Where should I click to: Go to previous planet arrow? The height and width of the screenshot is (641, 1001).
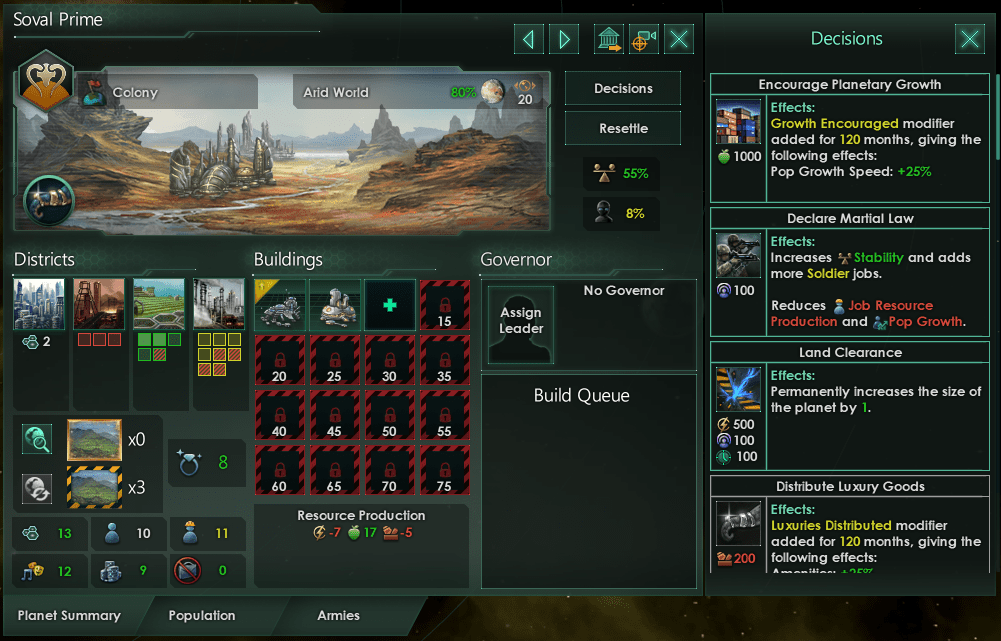tap(528, 39)
